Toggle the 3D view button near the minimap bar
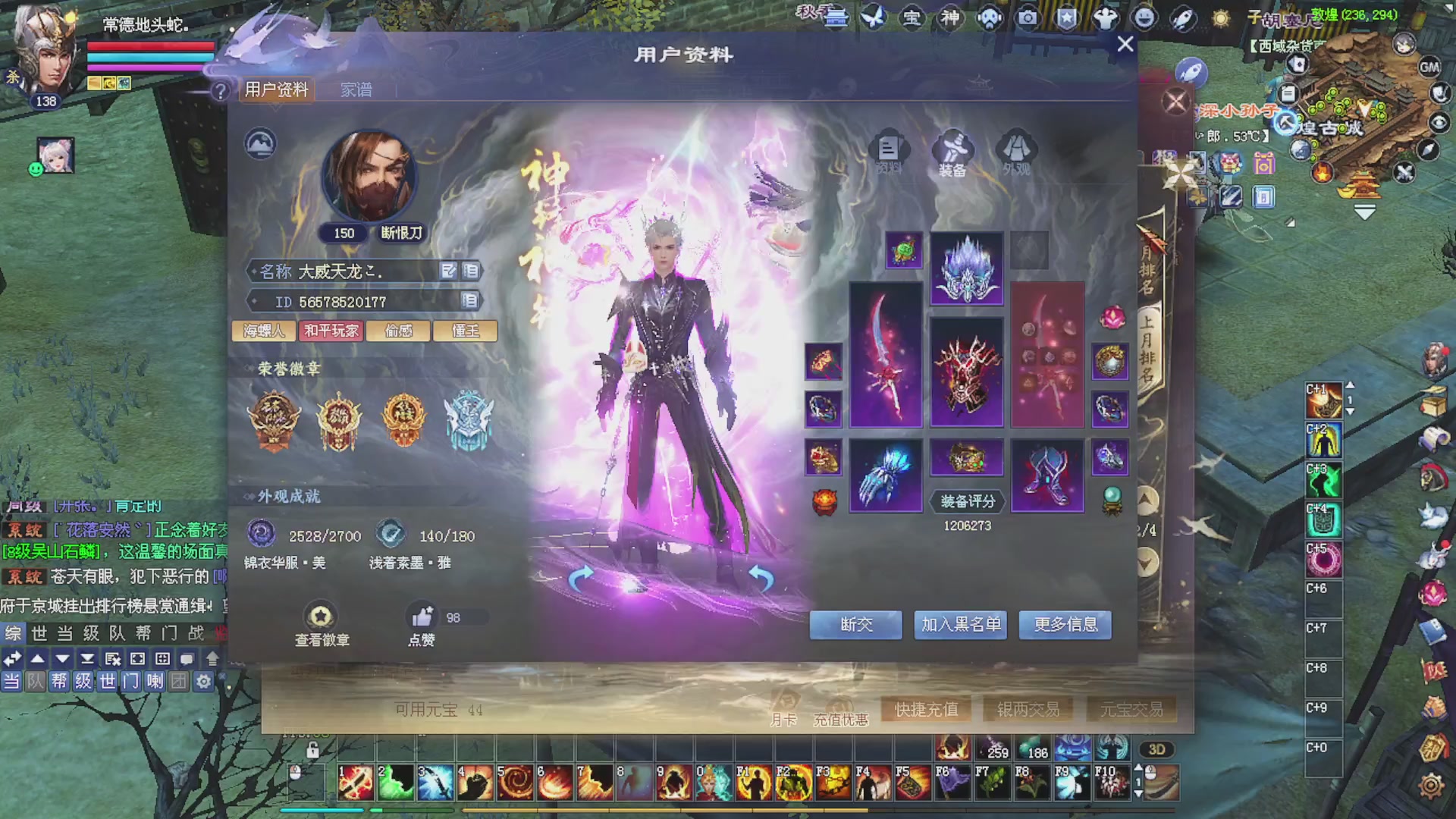This screenshot has height=819, width=1456. click(1156, 750)
